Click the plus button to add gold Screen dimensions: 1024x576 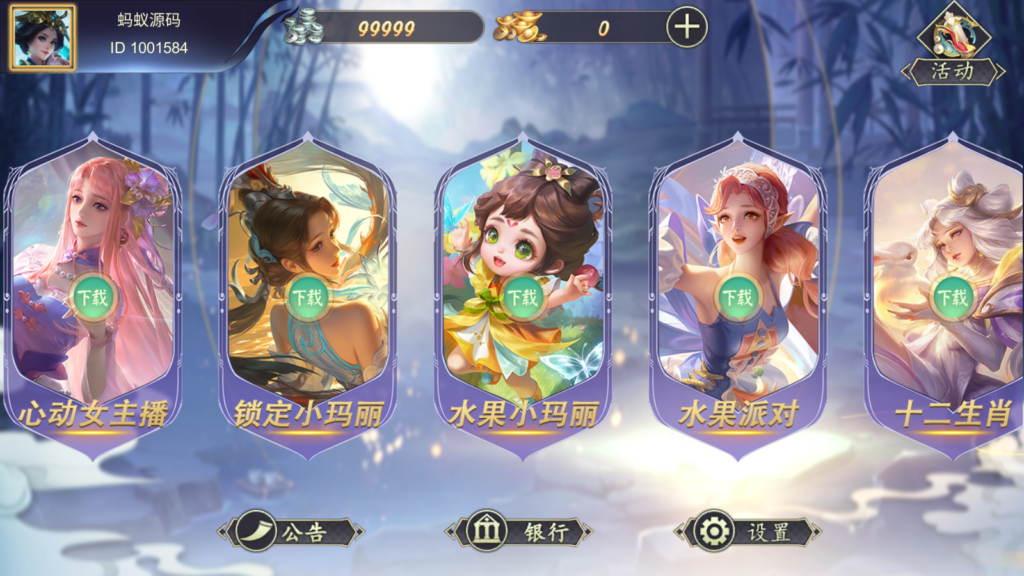pyautogui.click(x=686, y=27)
